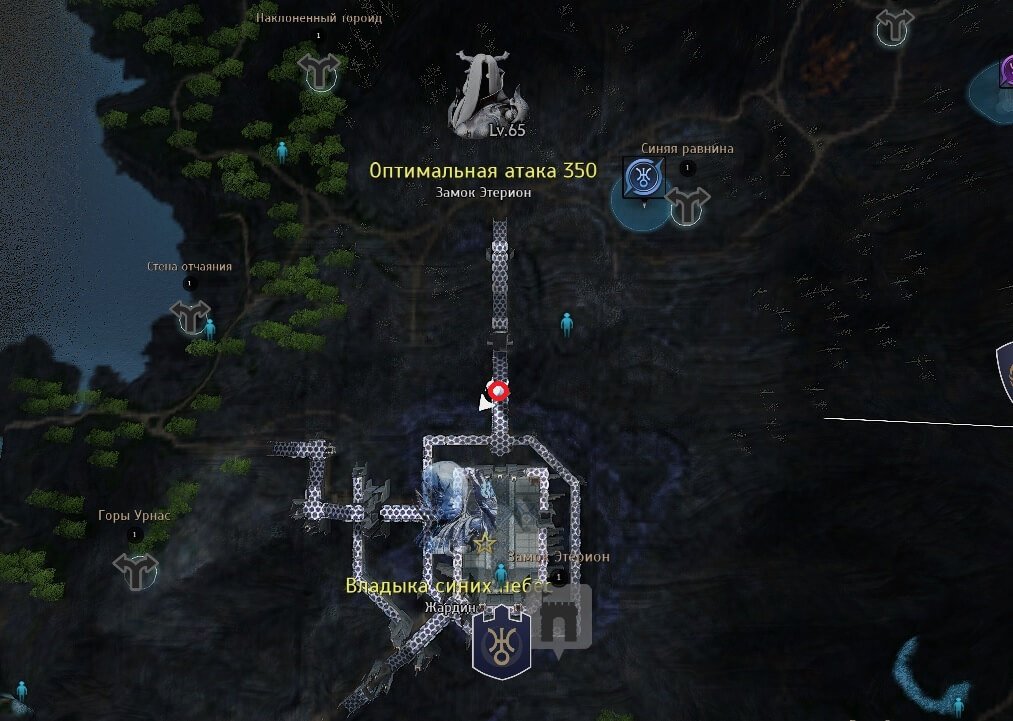The image size is (1013, 721).
Task: Click the Оптимальная атака 350 label
Action: coord(483,171)
